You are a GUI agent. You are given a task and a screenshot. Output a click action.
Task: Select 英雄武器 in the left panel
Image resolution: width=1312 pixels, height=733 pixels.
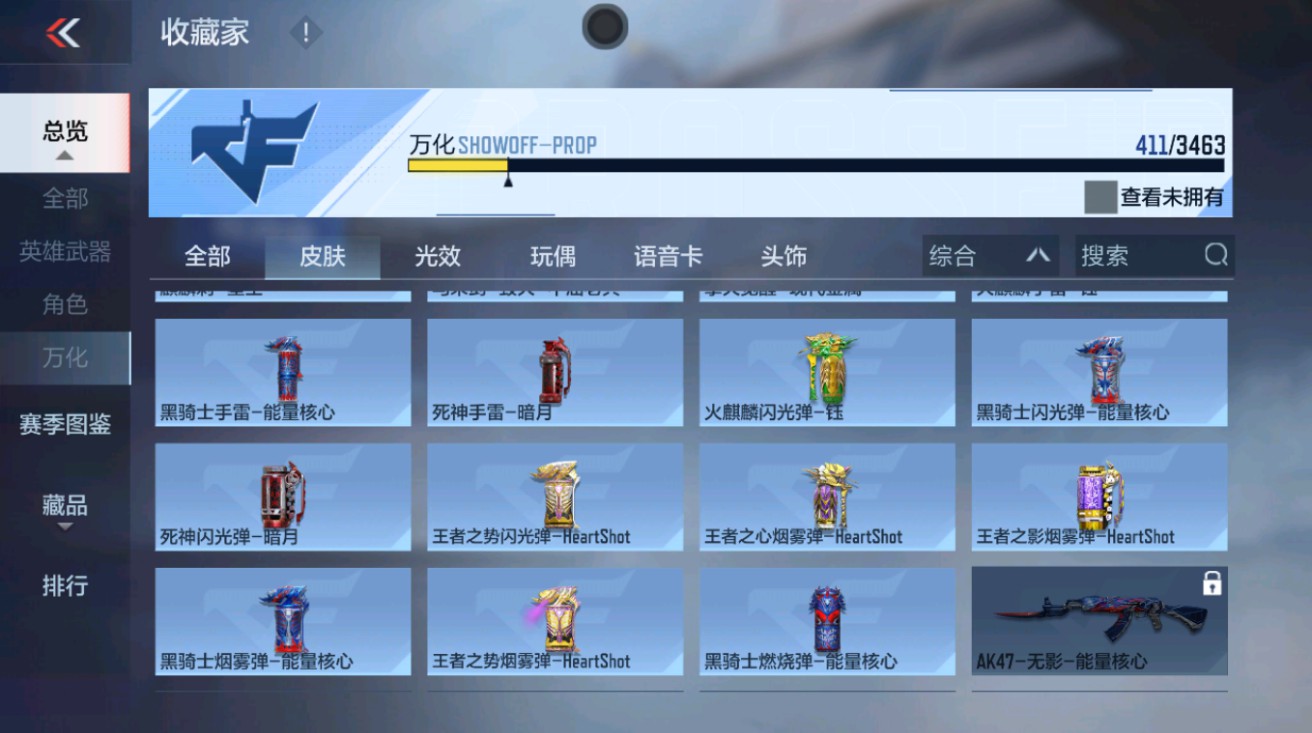(65, 252)
